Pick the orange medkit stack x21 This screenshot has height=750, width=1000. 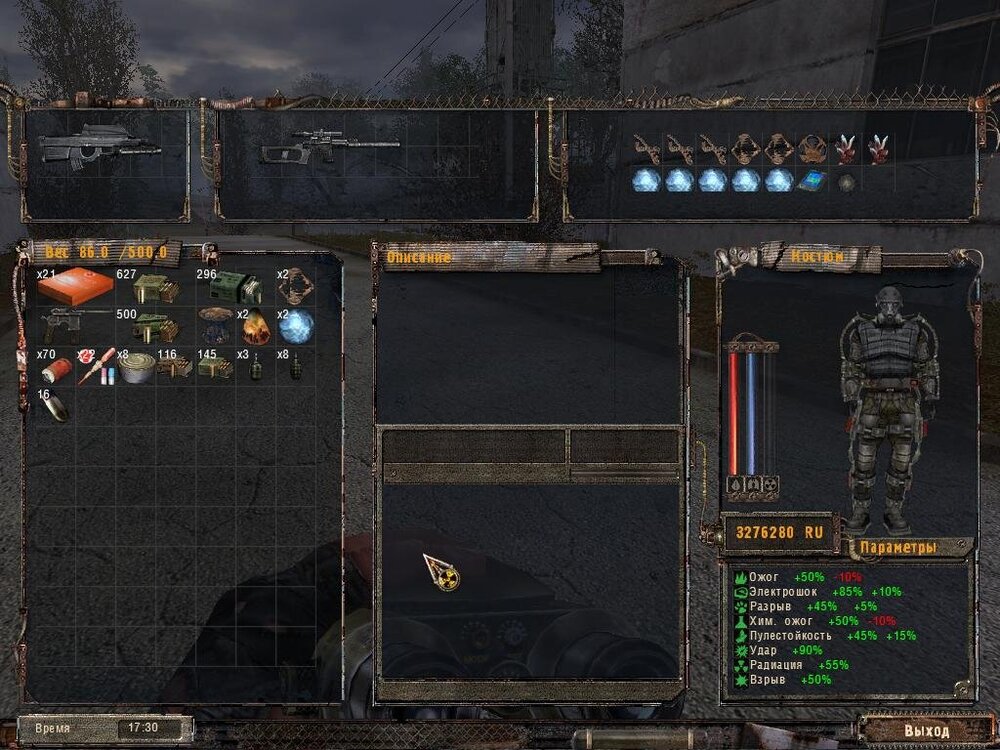tap(76, 288)
